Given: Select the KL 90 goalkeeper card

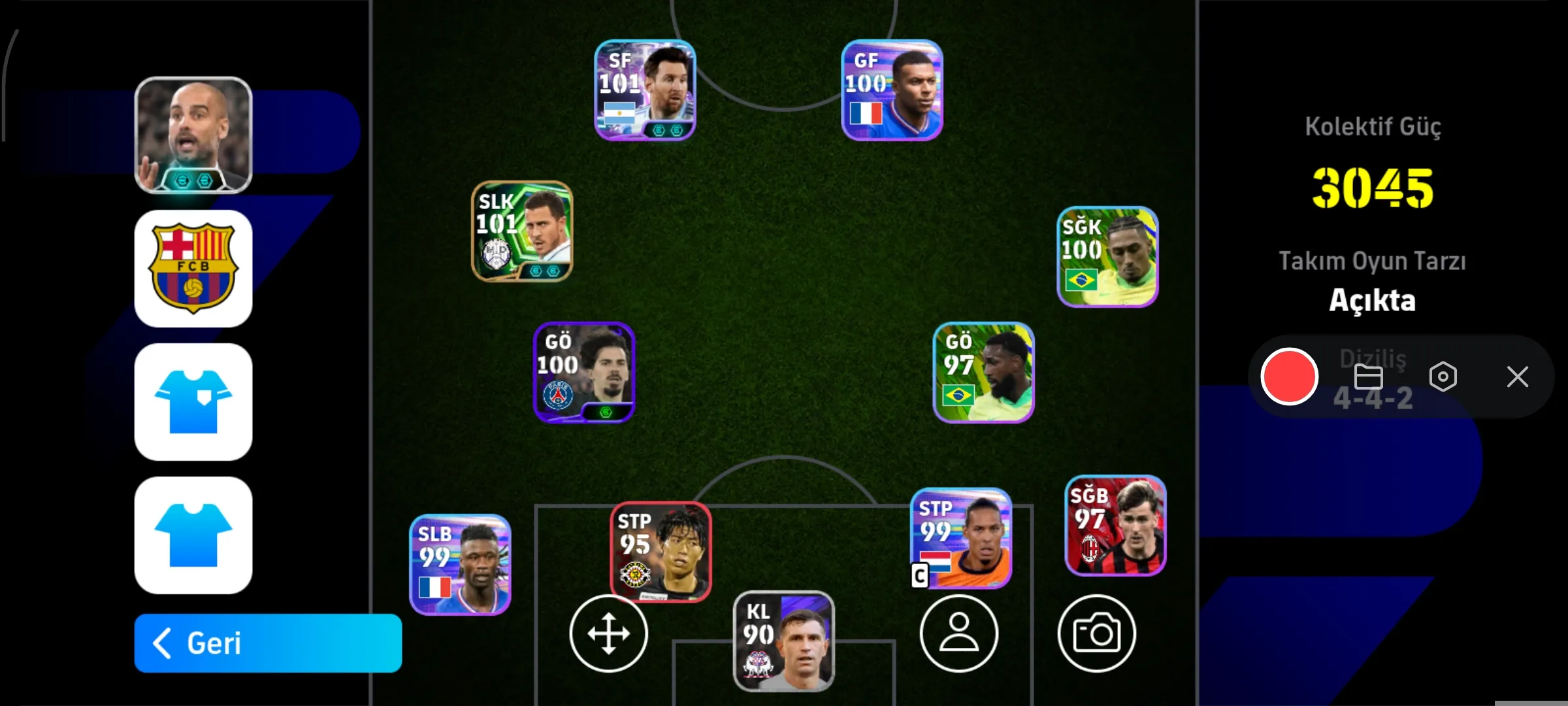Looking at the screenshot, I should pos(783,641).
